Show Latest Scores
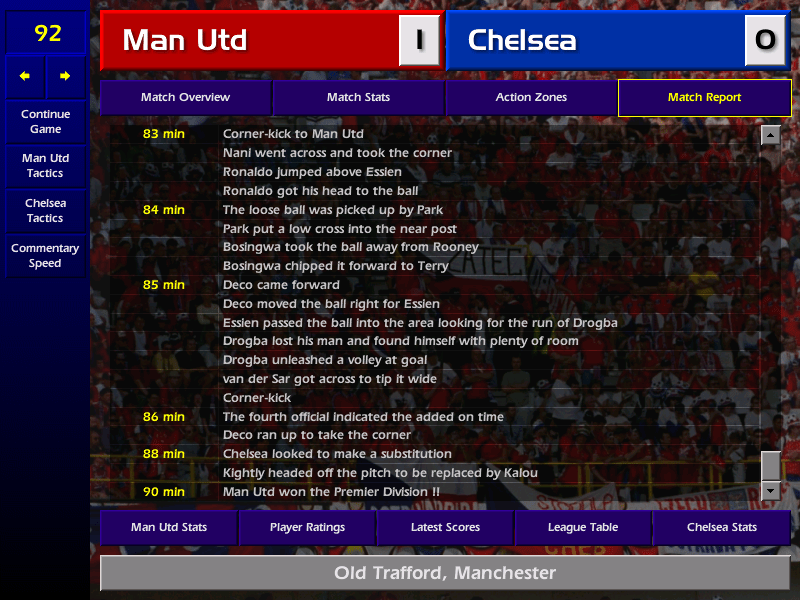The image size is (800, 600). pos(445,527)
